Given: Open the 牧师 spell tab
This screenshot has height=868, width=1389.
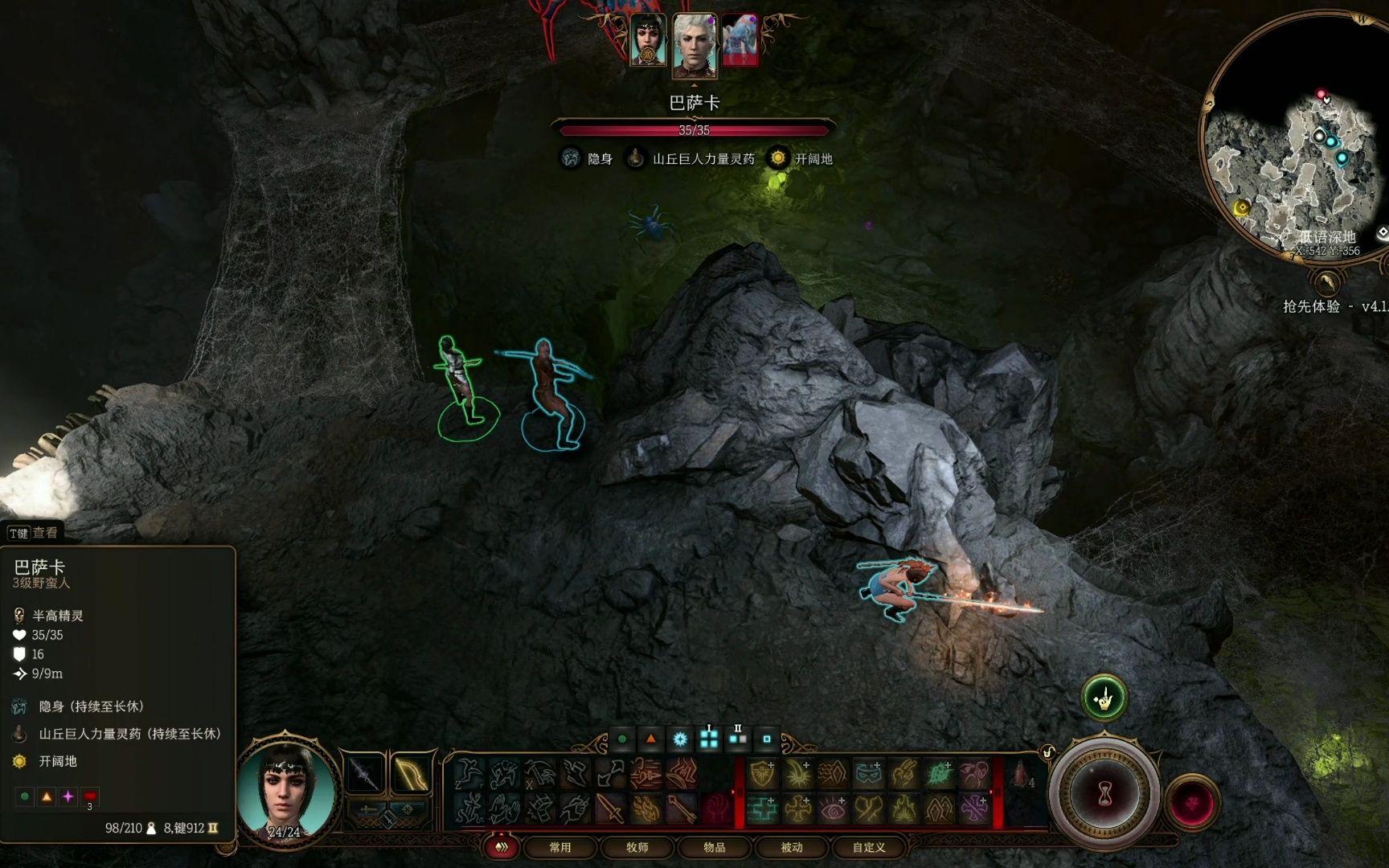Looking at the screenshot, I should coord(637,847).
